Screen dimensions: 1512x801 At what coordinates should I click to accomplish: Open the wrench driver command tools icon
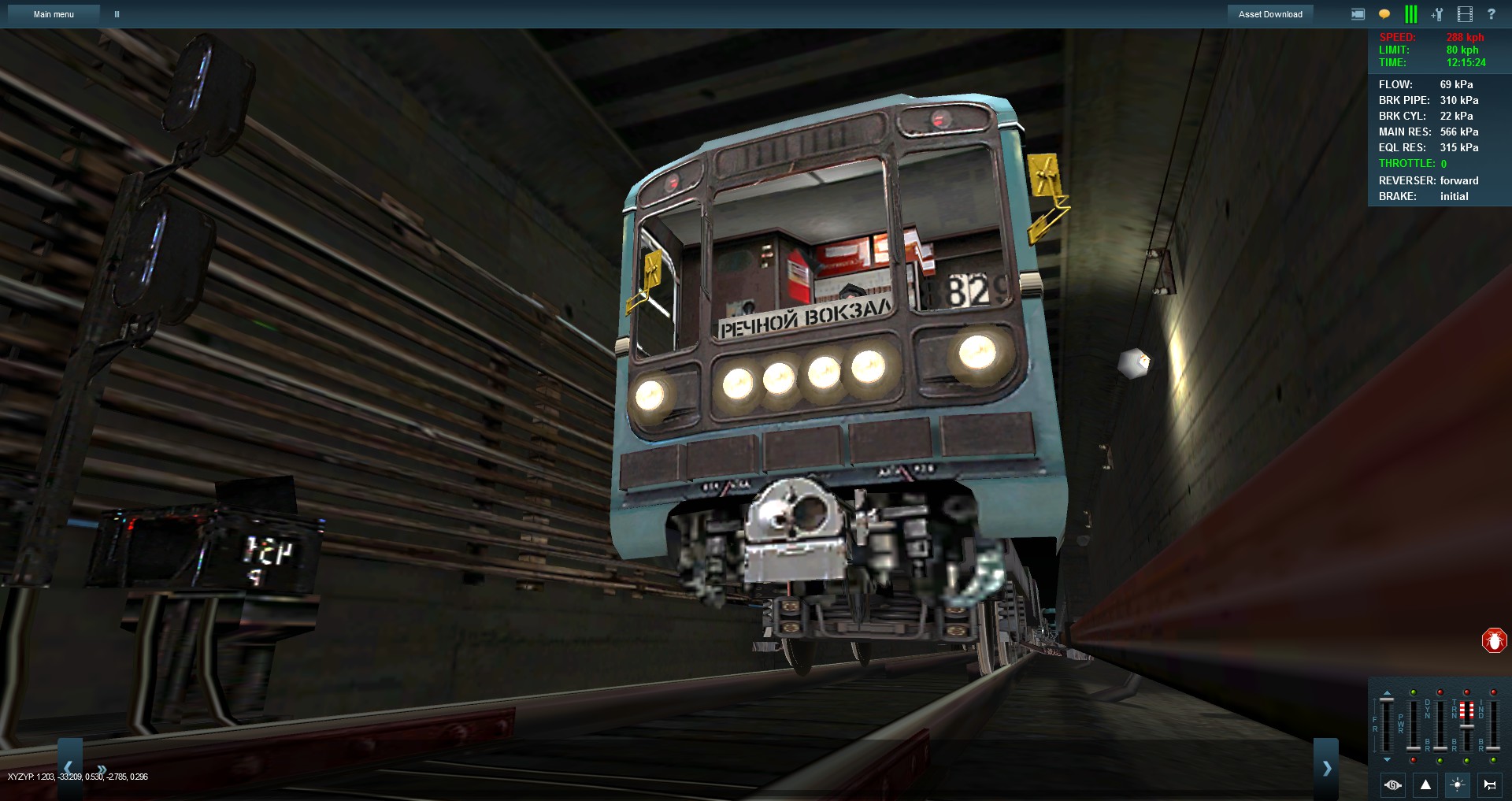(x=1436, y=13)
